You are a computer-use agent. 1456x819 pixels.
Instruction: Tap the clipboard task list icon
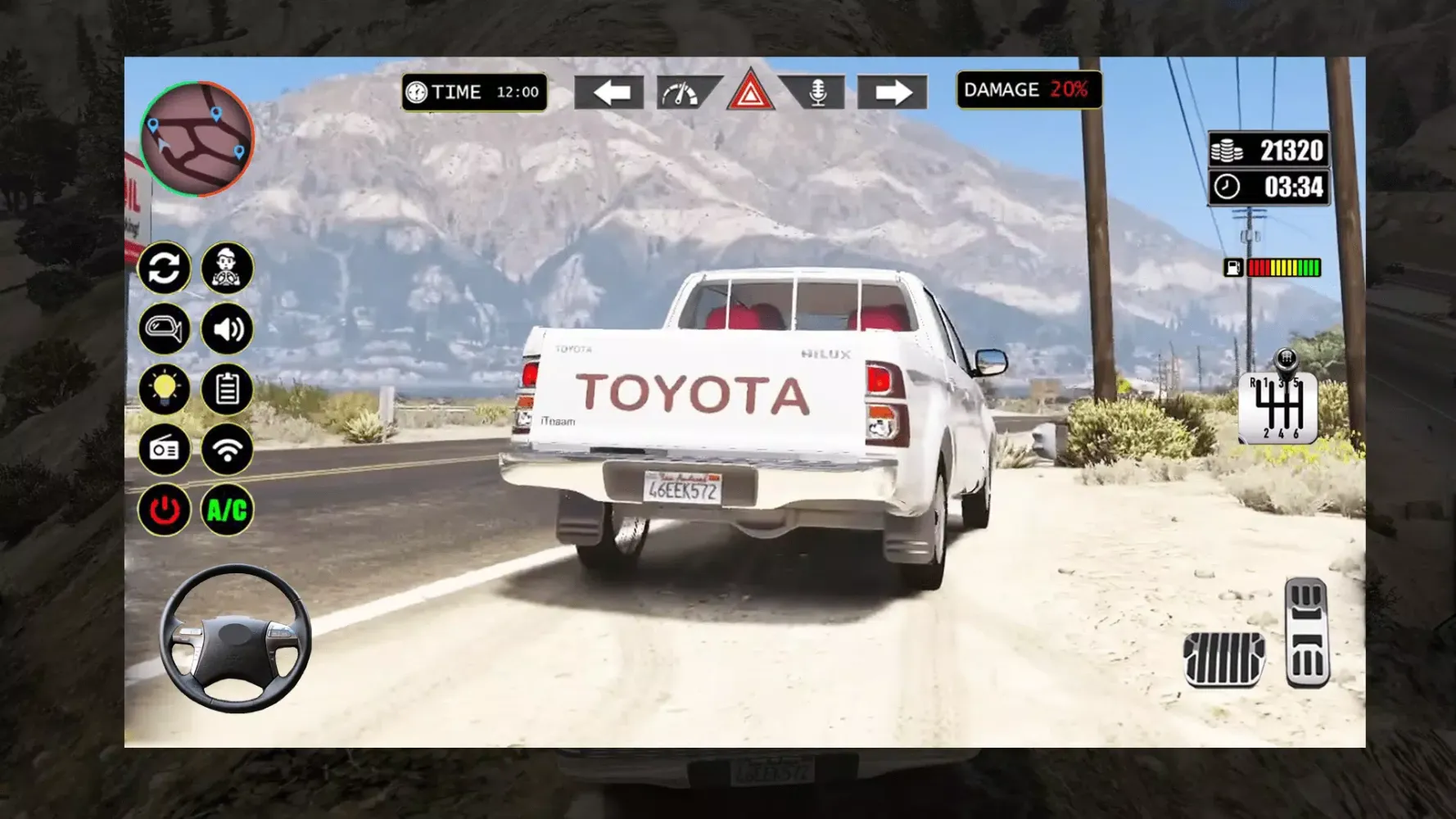pyautogui.click(x=227, y=390)
